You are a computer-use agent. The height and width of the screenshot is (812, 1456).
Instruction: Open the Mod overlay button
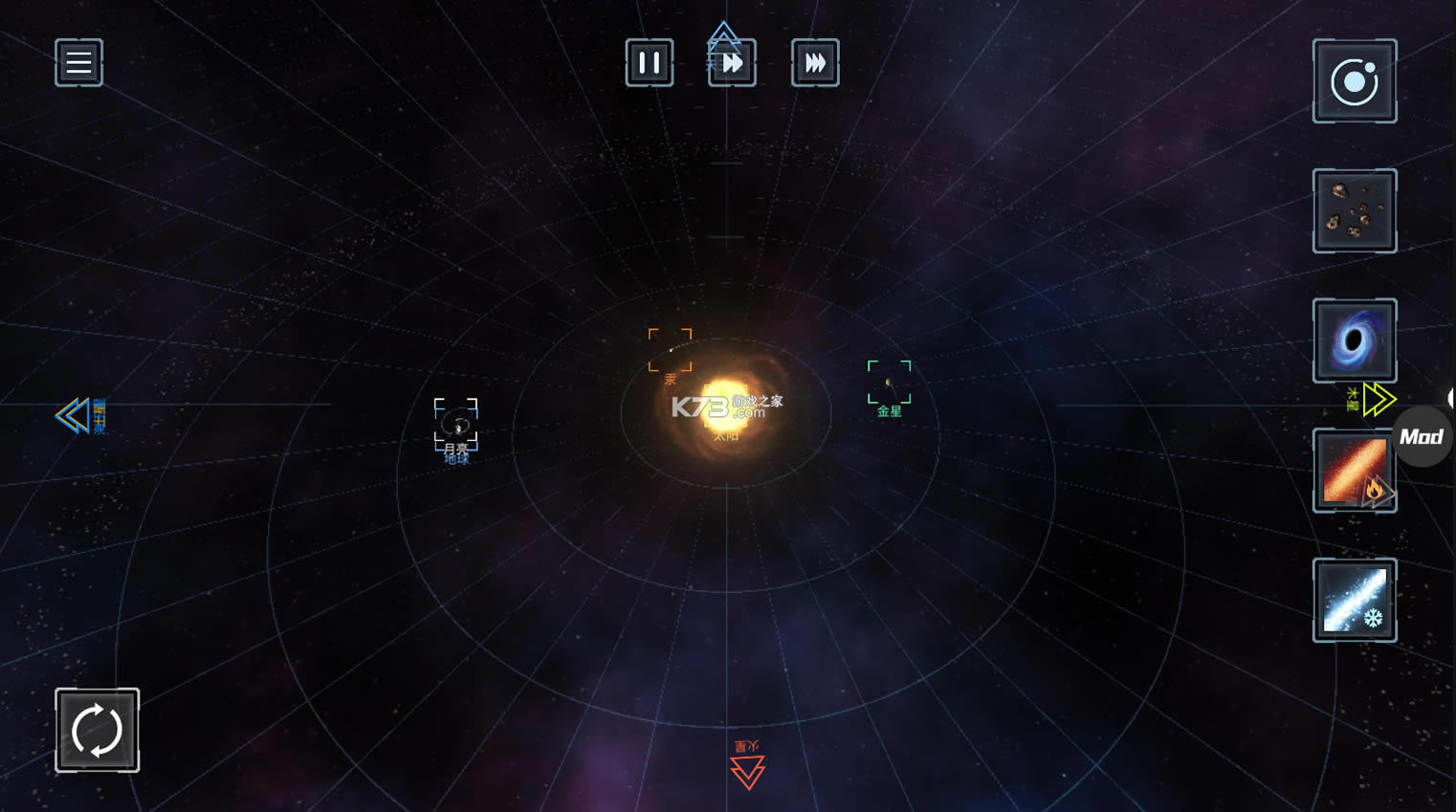tap(1422, 437)
